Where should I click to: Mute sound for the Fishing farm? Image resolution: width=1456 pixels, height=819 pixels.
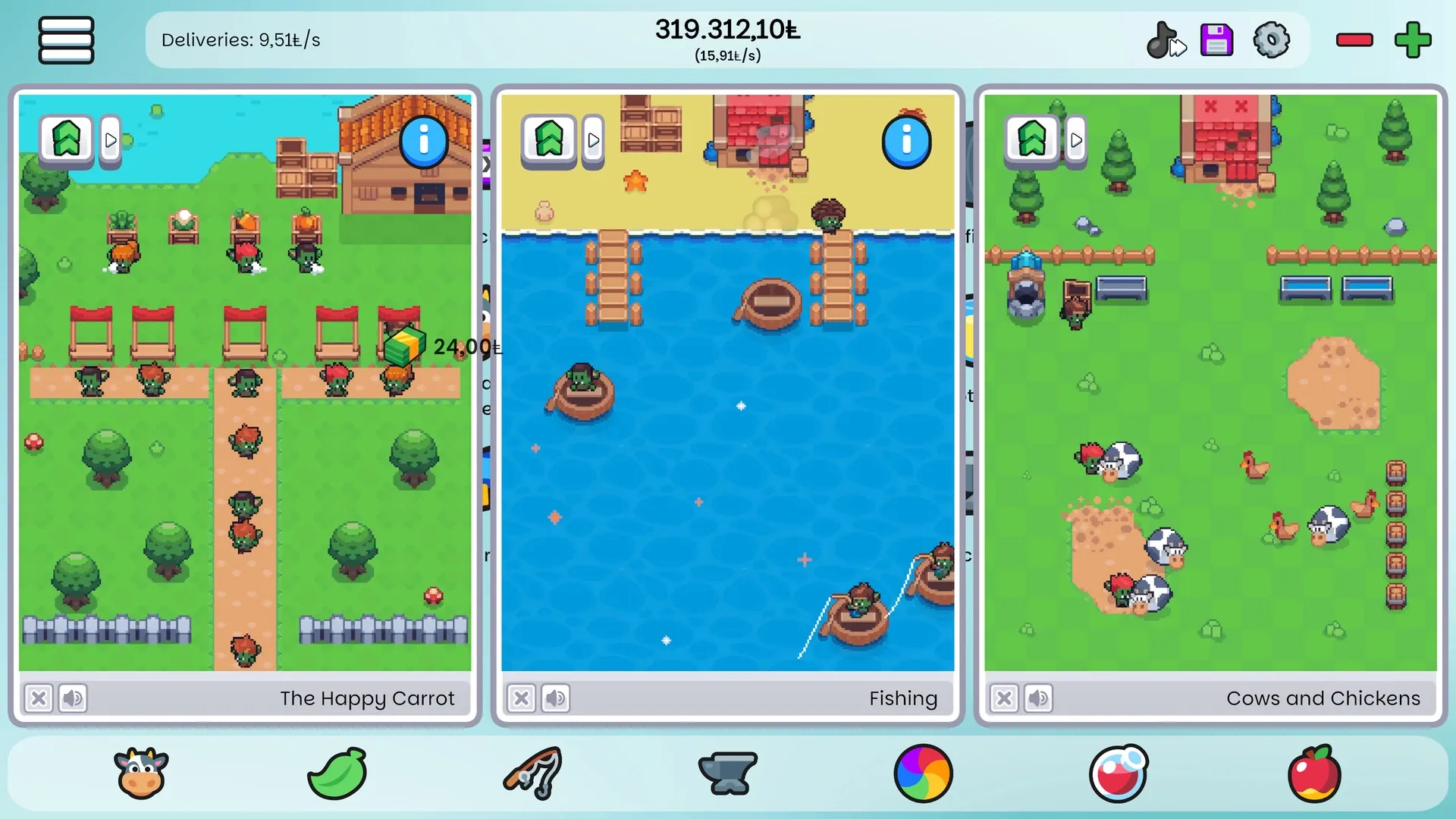pos(555,698)
